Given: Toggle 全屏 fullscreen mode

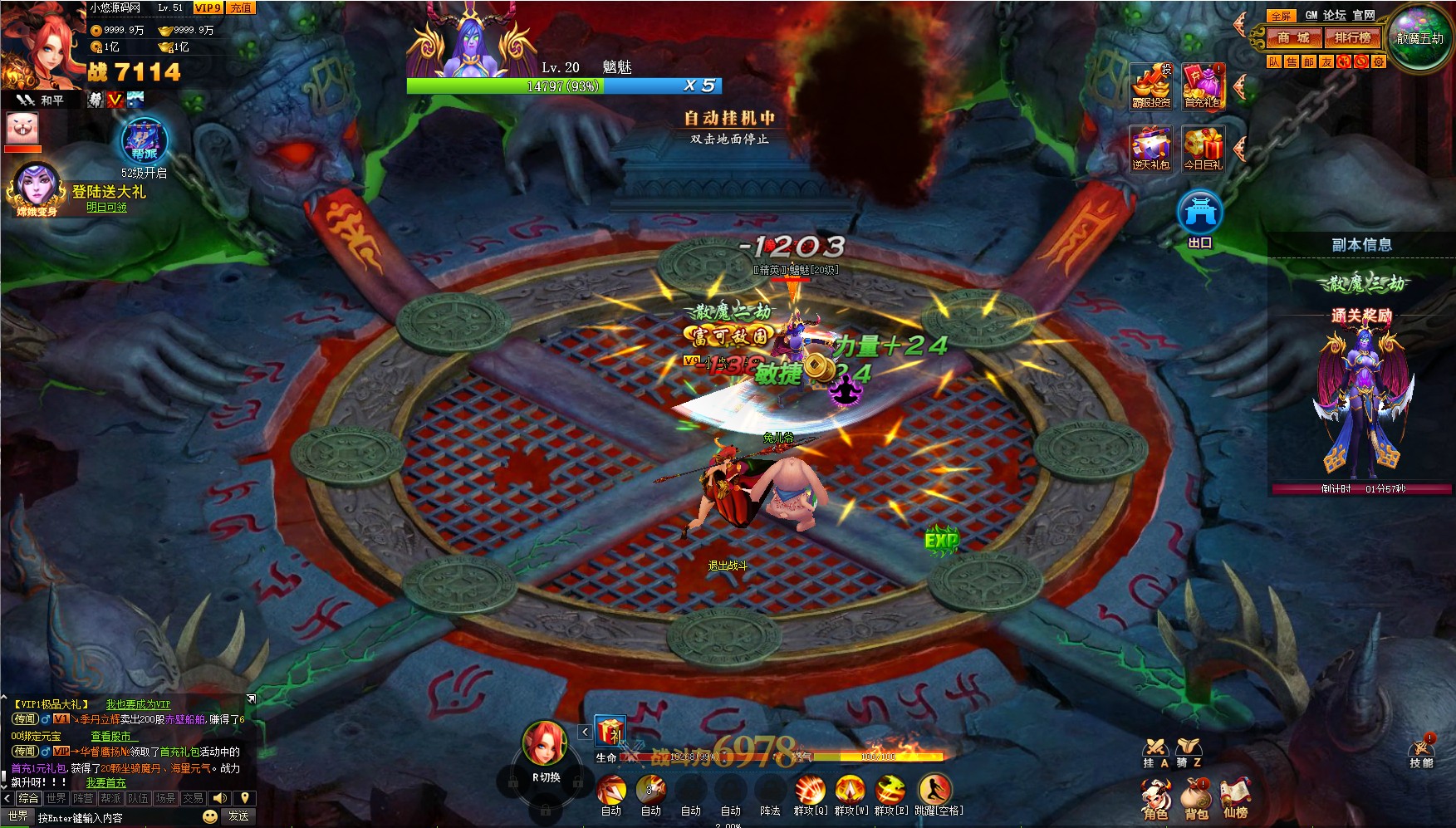Looking at the screenshot, I should 1281,16.
